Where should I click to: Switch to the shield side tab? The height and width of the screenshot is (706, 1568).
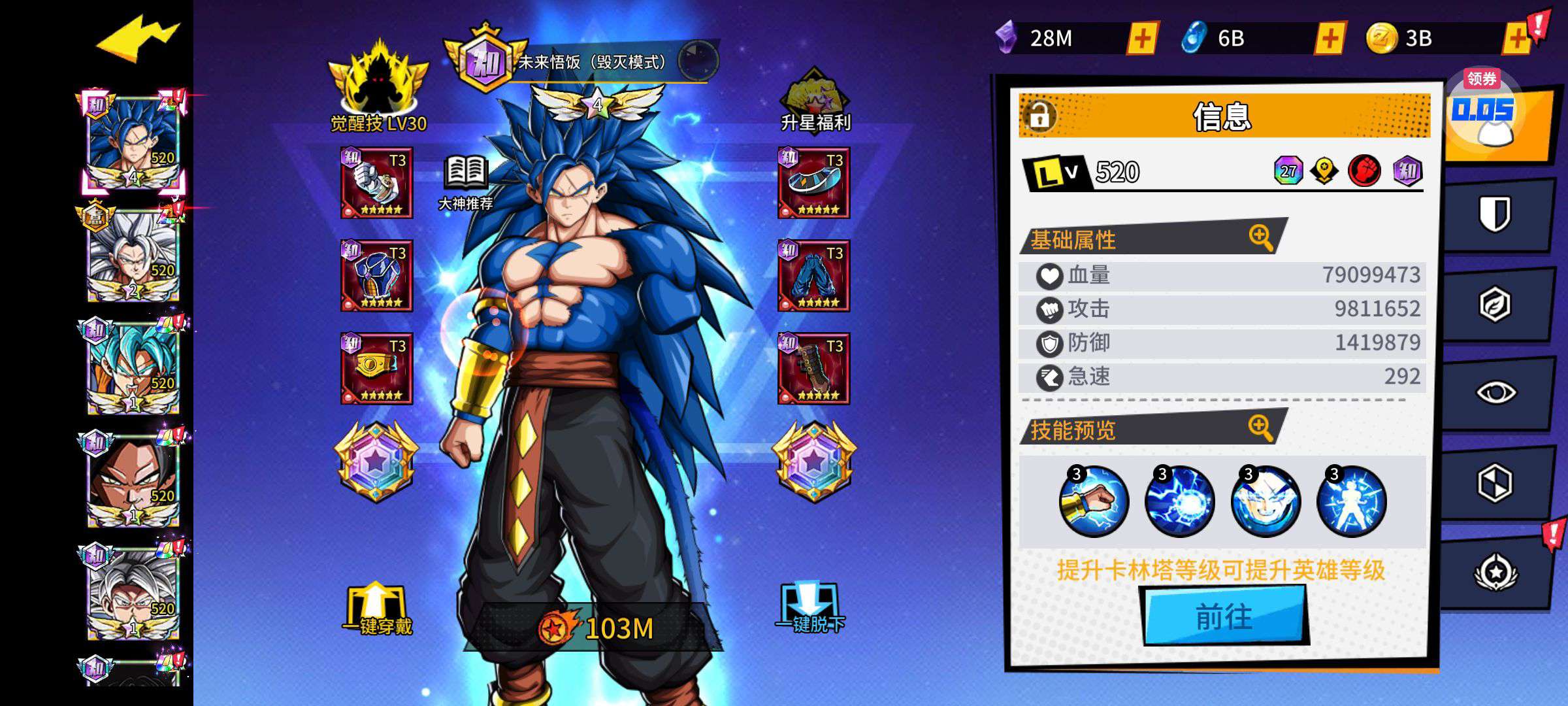1495,214
